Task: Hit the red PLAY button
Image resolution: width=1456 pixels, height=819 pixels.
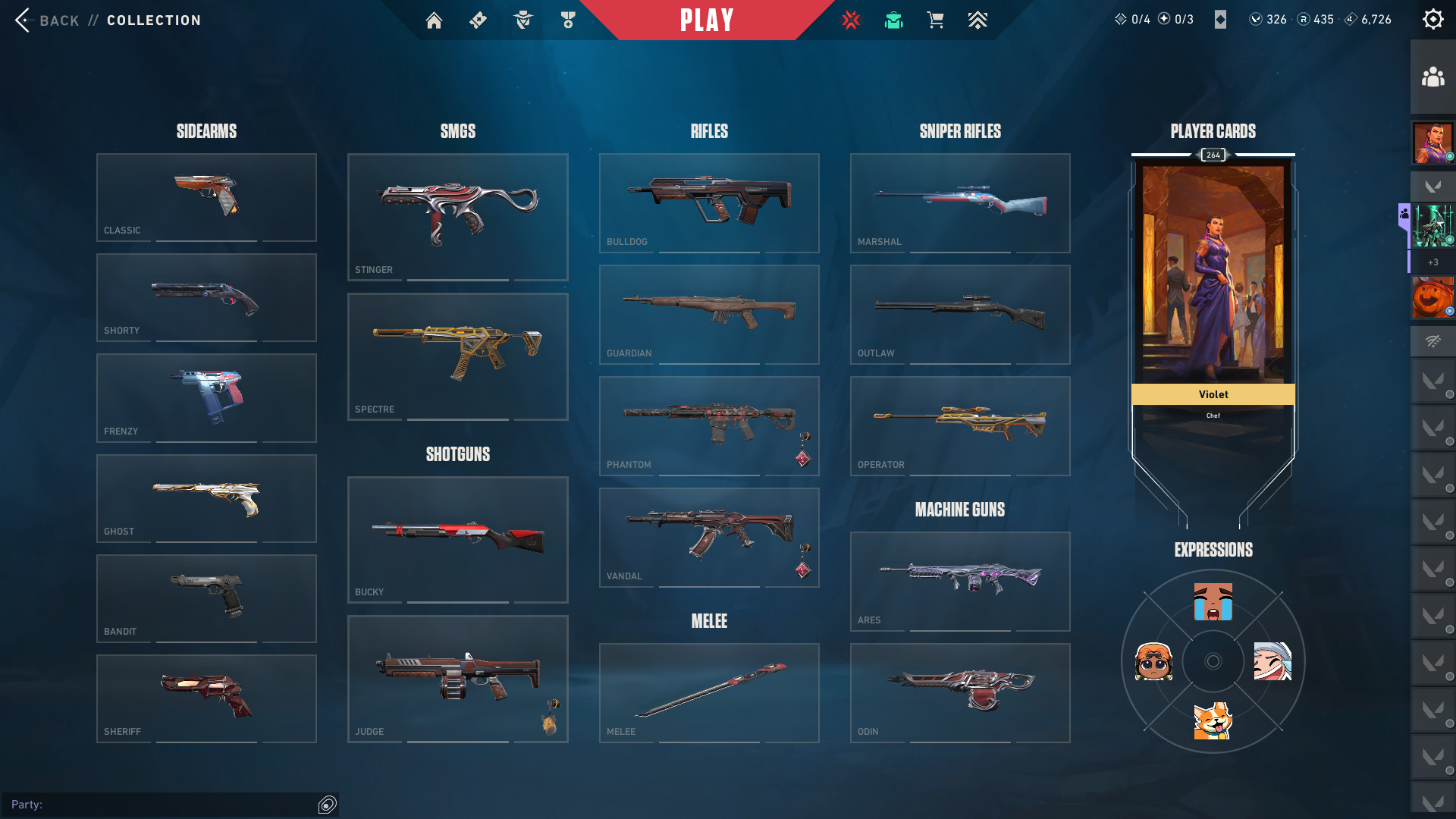Action: click(707, 20)
